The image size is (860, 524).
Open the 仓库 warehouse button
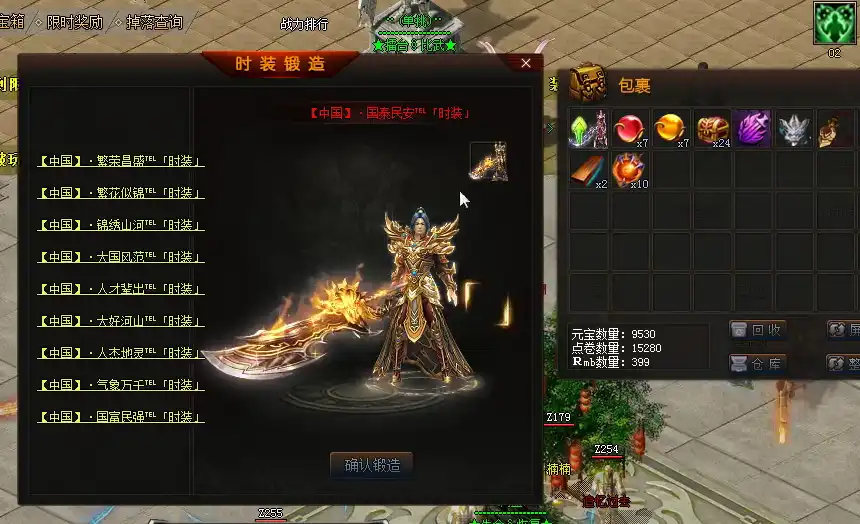757,364
